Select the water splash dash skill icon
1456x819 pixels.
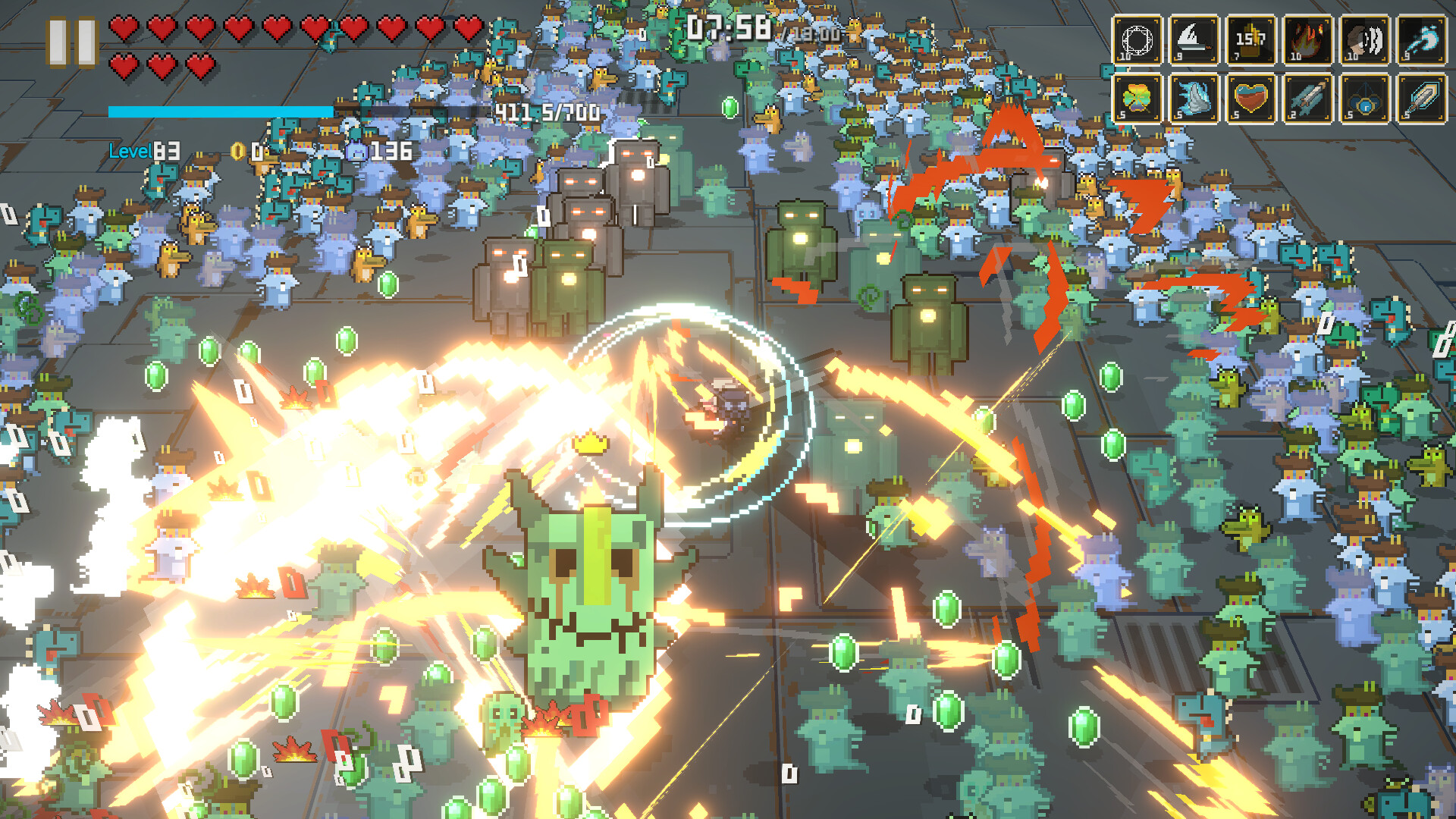[1424, 39]
